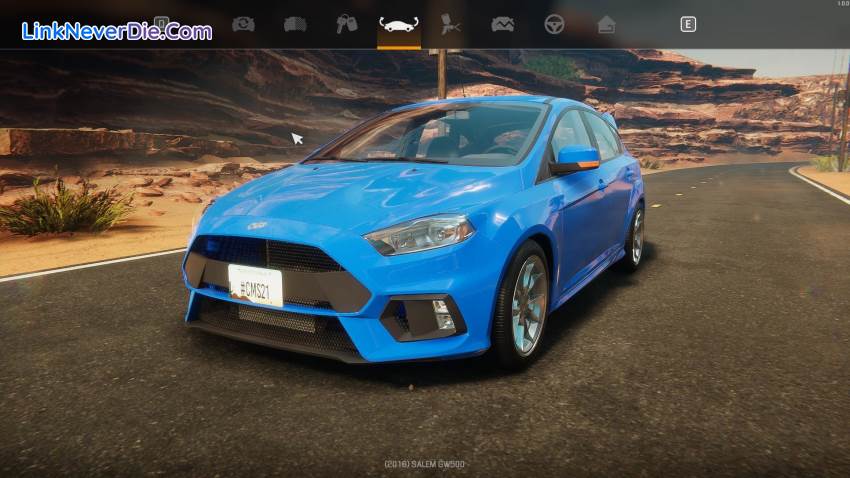Viewport: 850px width, 478px height.
Task: Select the house with return arrow tab
Action: (x=606, y=24)
